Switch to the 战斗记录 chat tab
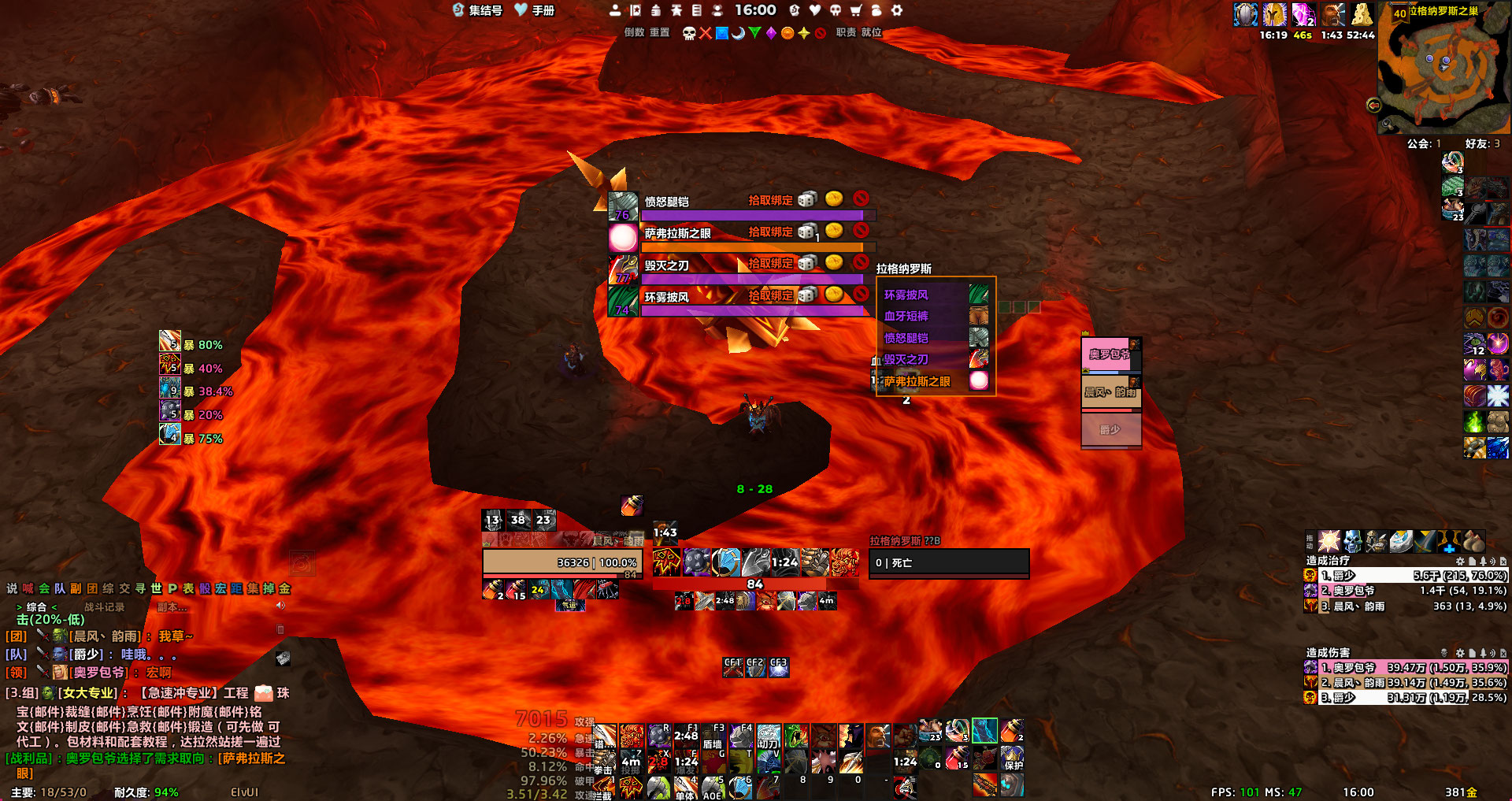 coord(105,607)
